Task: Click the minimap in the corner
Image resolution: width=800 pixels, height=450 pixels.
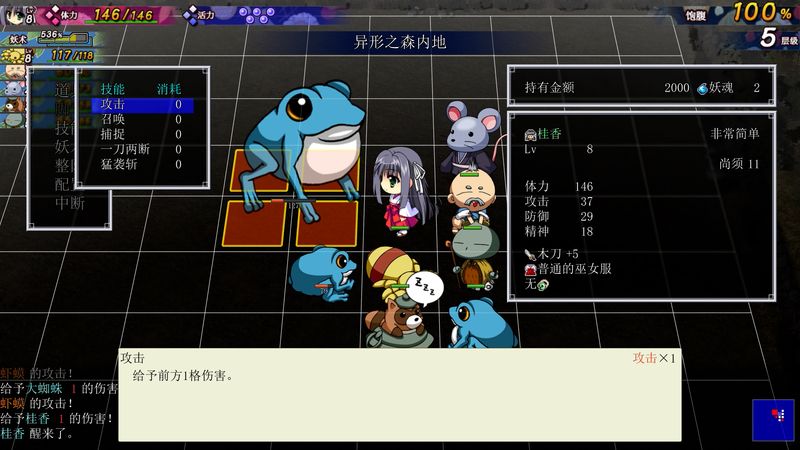Action: tap(773, 419)
